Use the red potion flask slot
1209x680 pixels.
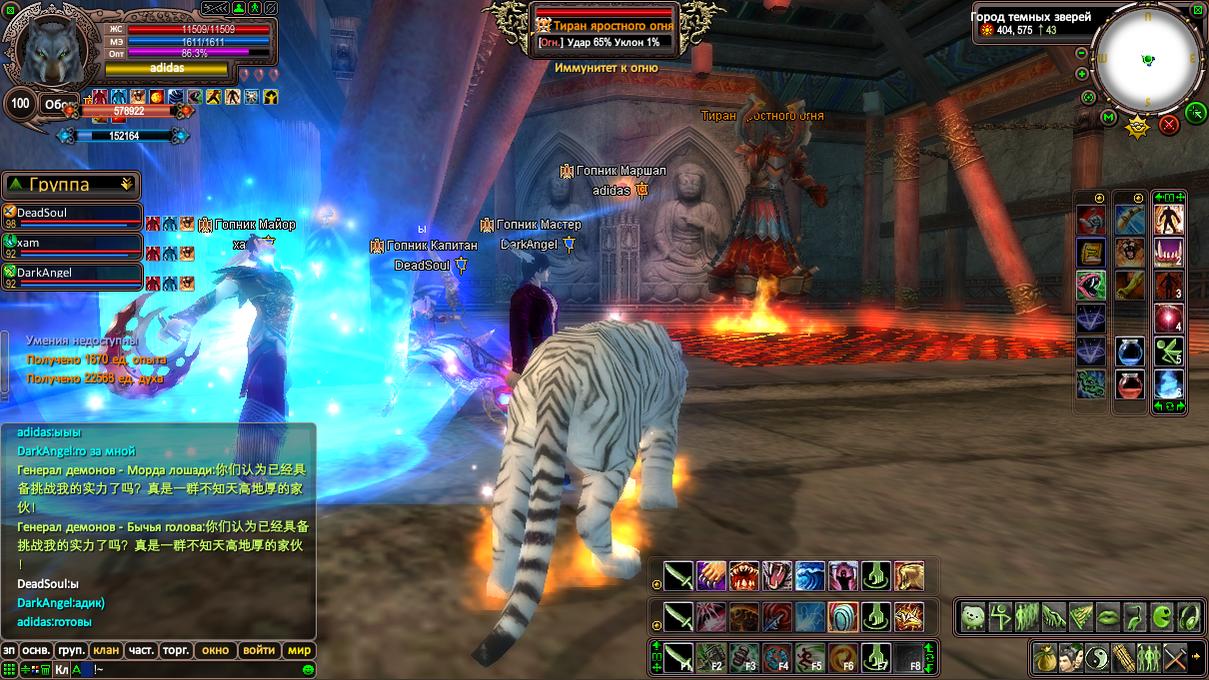click(x=1130, y=385)
